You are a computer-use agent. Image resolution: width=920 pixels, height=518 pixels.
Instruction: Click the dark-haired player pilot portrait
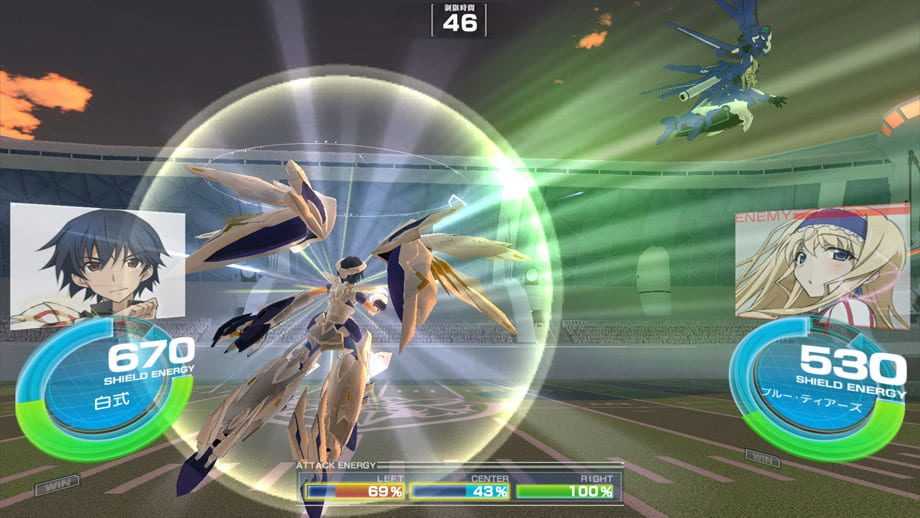click(97, 264)
